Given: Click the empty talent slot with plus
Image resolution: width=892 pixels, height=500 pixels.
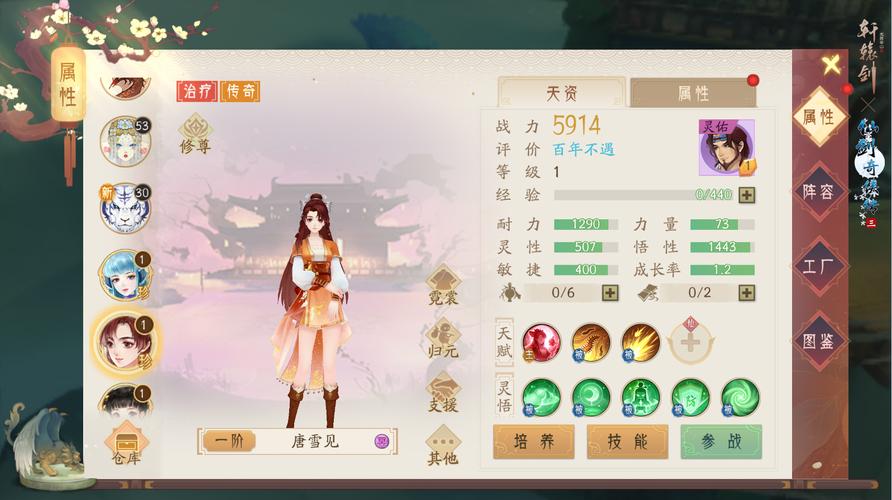Looking at the screenshot, I should [692, 343].
